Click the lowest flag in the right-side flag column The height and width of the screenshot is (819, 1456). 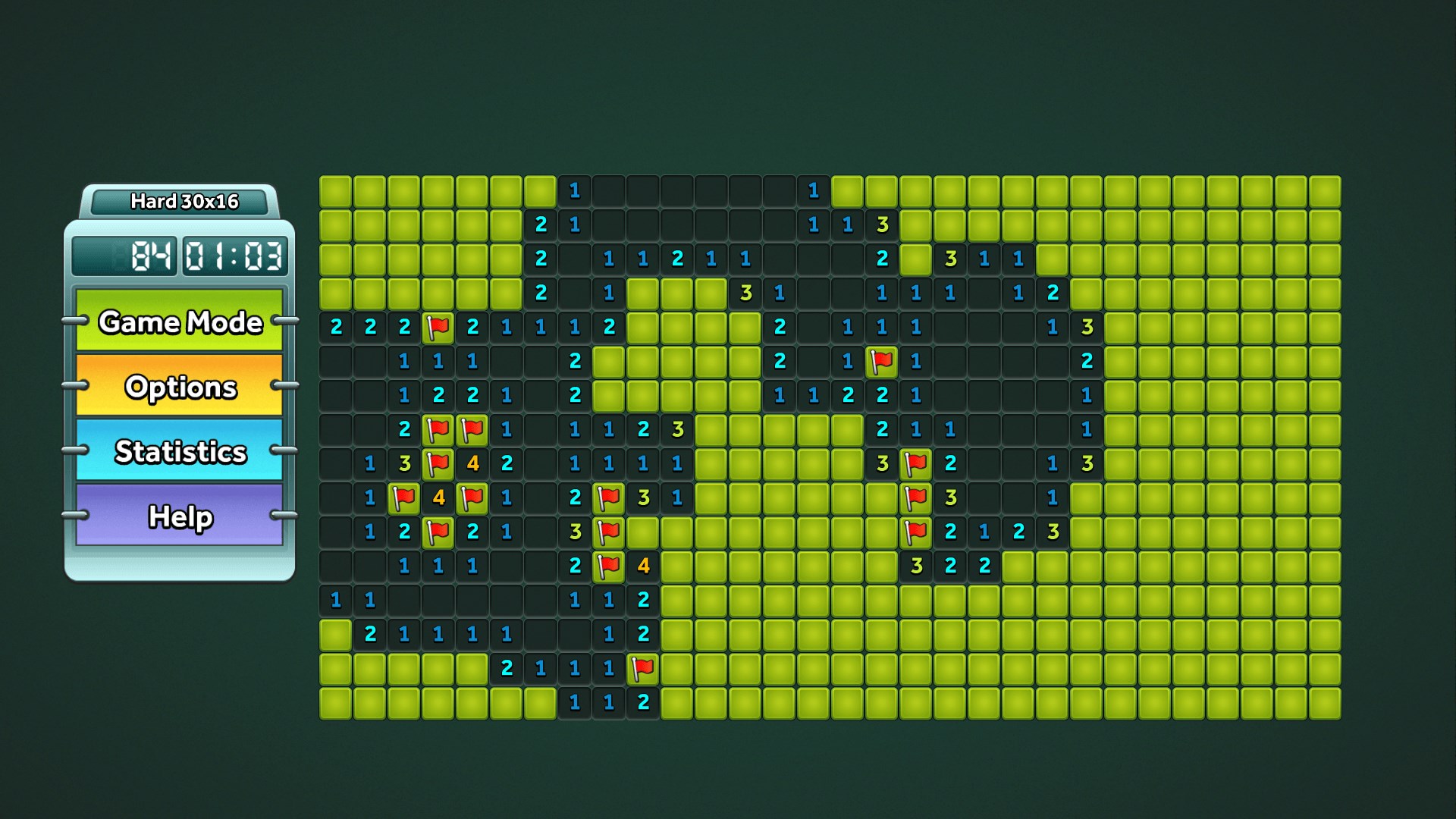(x=917, y=532)
